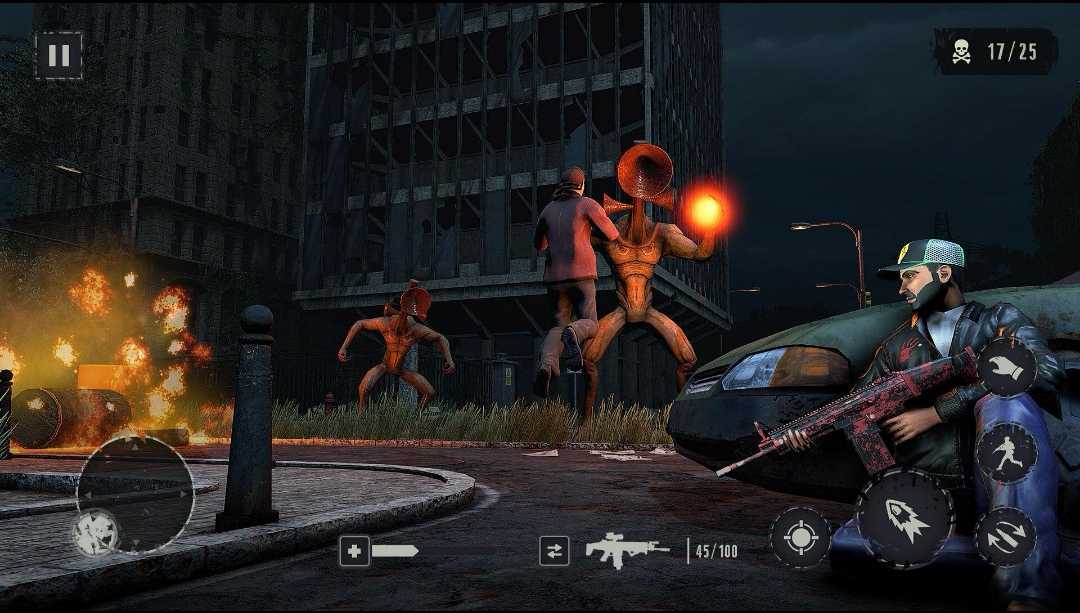The image size is (1080, 613).
Task: Reload using the circular arrows ammo button
Action: click(1004, 537)
